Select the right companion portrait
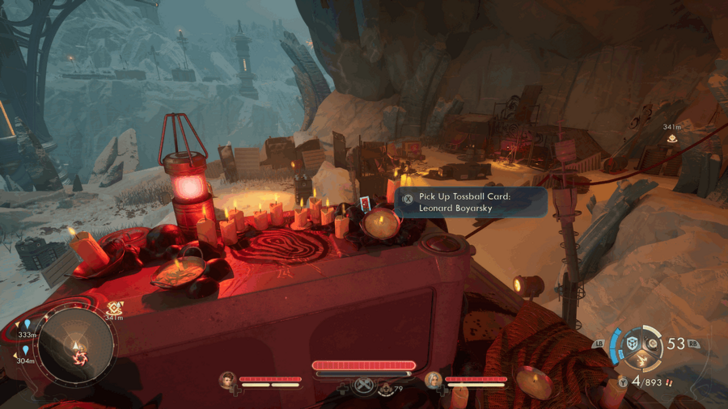 click(x=433, y=379)
